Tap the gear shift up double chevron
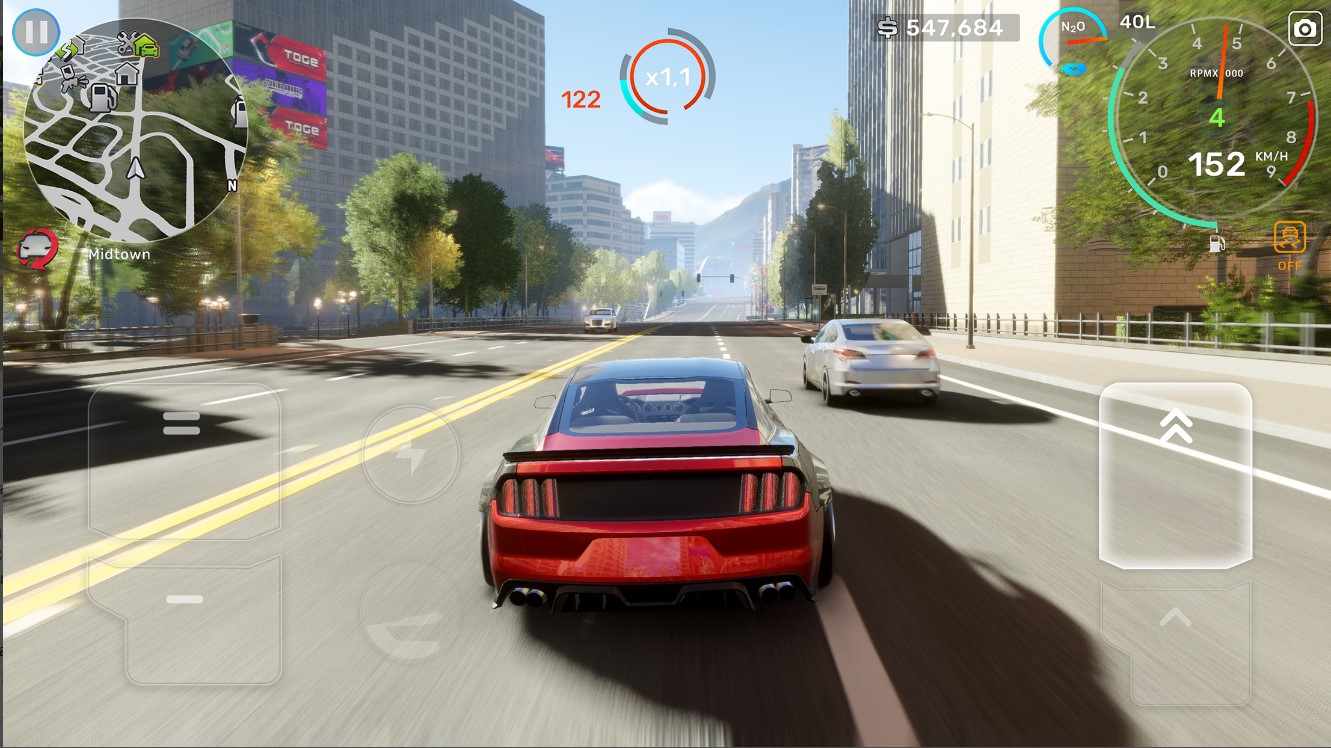Image resolution: width=1331 pixels, height=748 pixels. [1177, 425]
